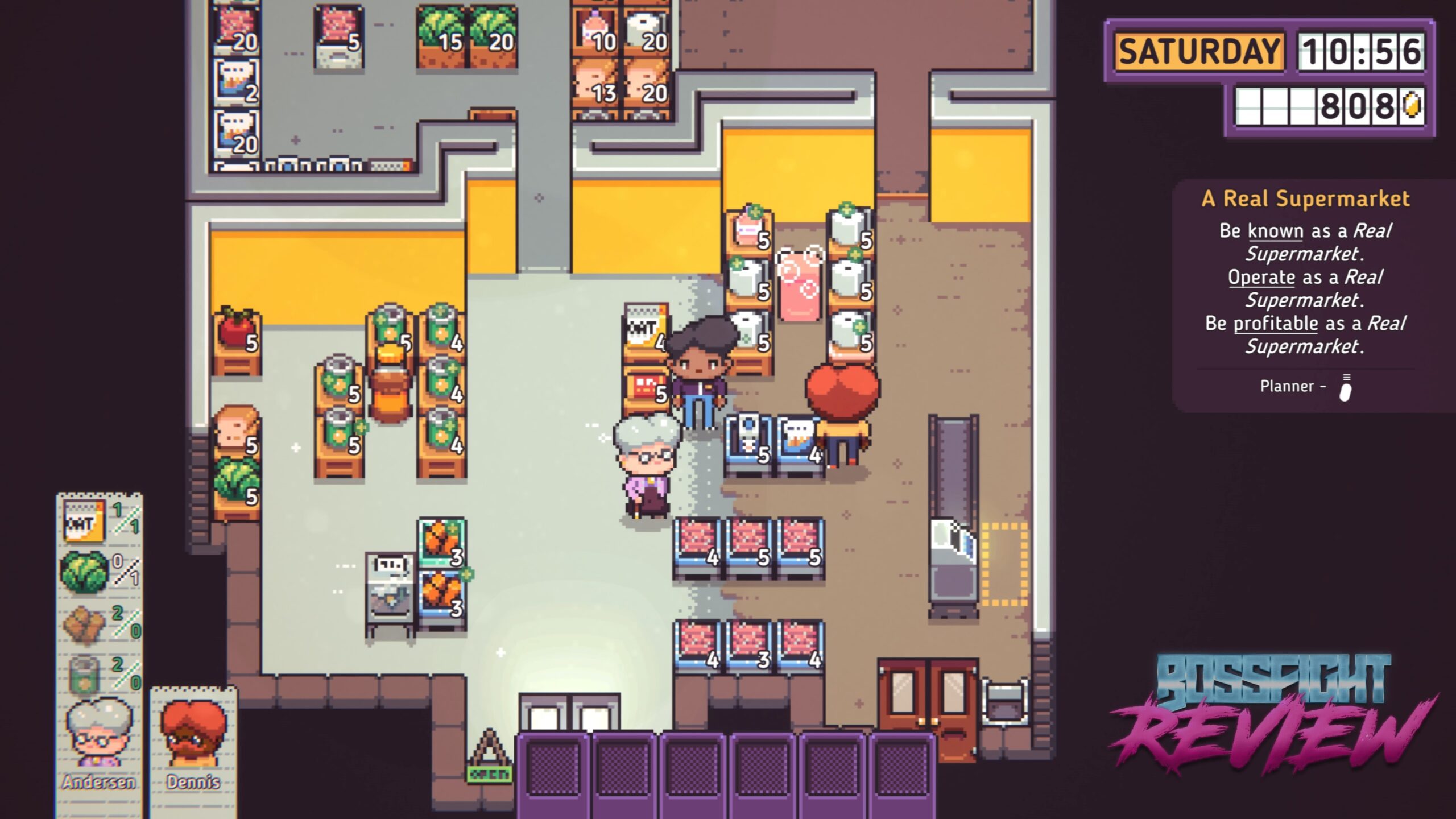
Task: Click the cabbage on the shopping list
Action: pos(84,570)
